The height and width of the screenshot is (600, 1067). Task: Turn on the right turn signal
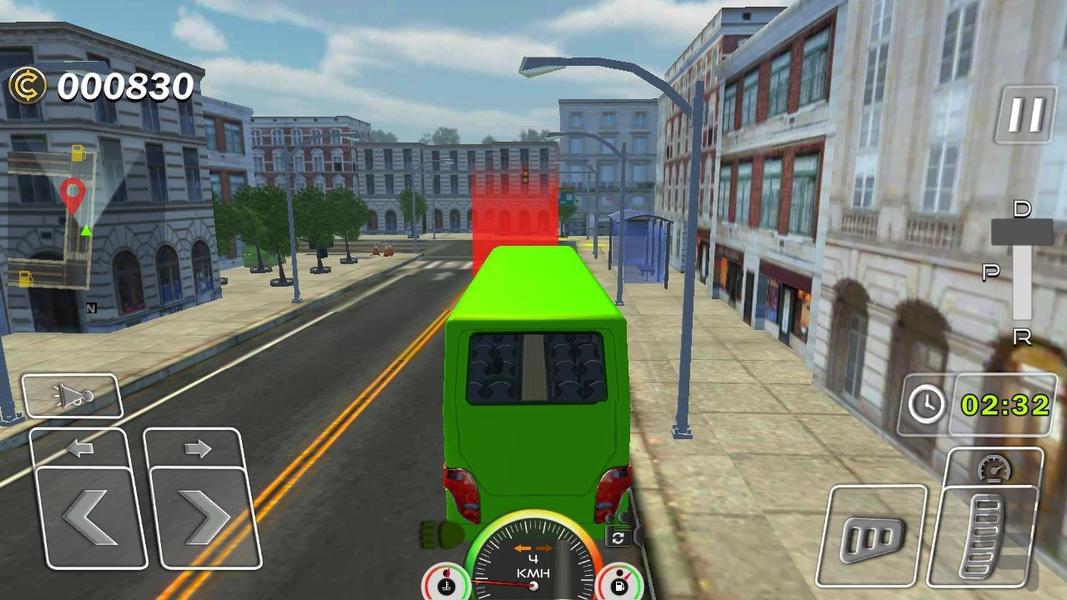(x=197, y=448)
